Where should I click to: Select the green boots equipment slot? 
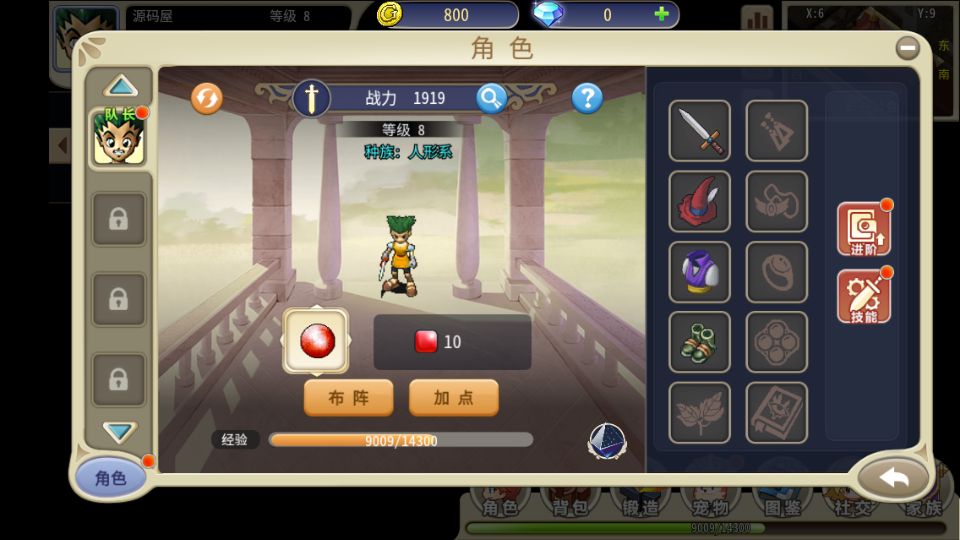(699, 342)
